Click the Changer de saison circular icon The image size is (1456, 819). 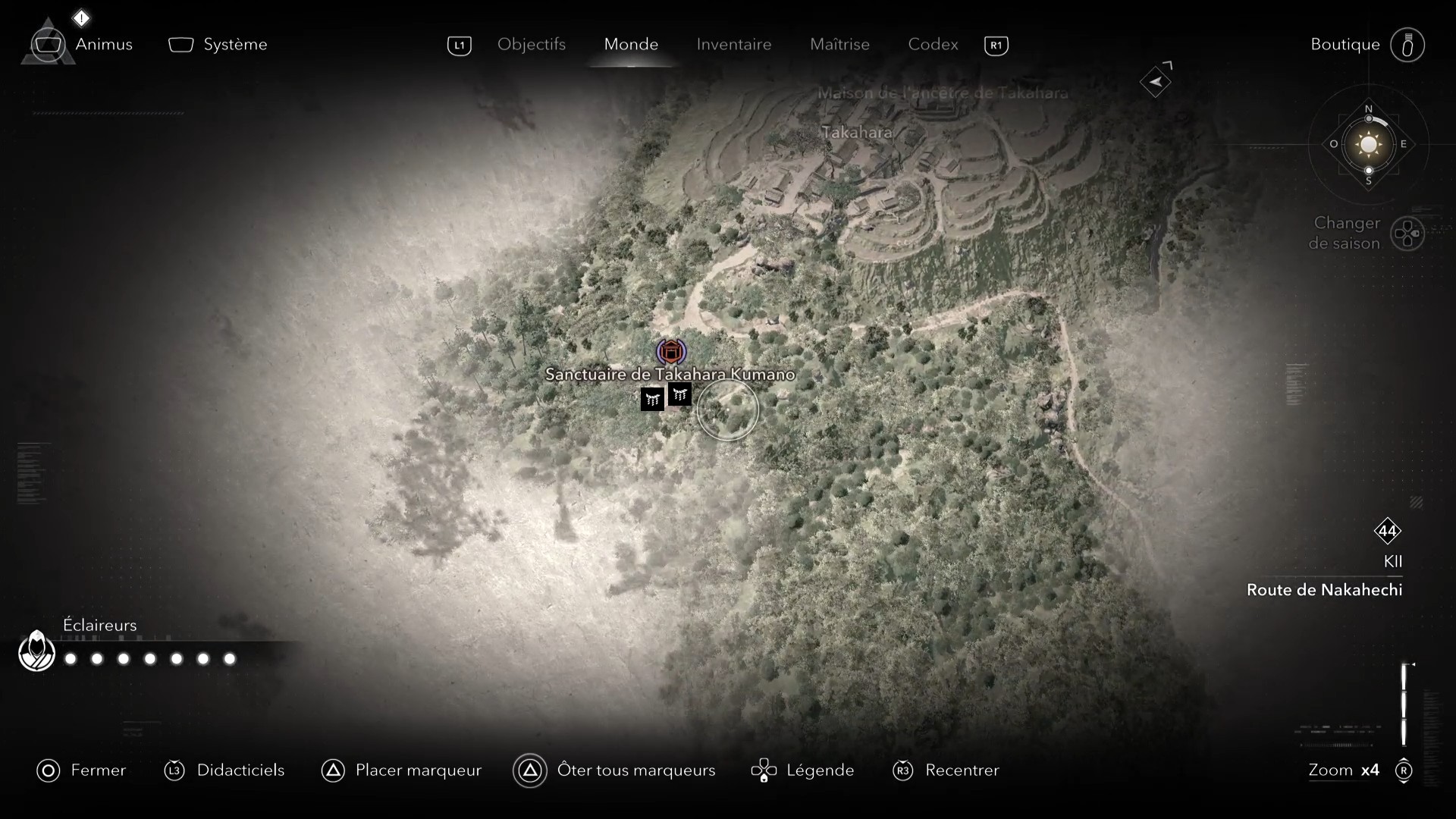(x=1409, y=234)
